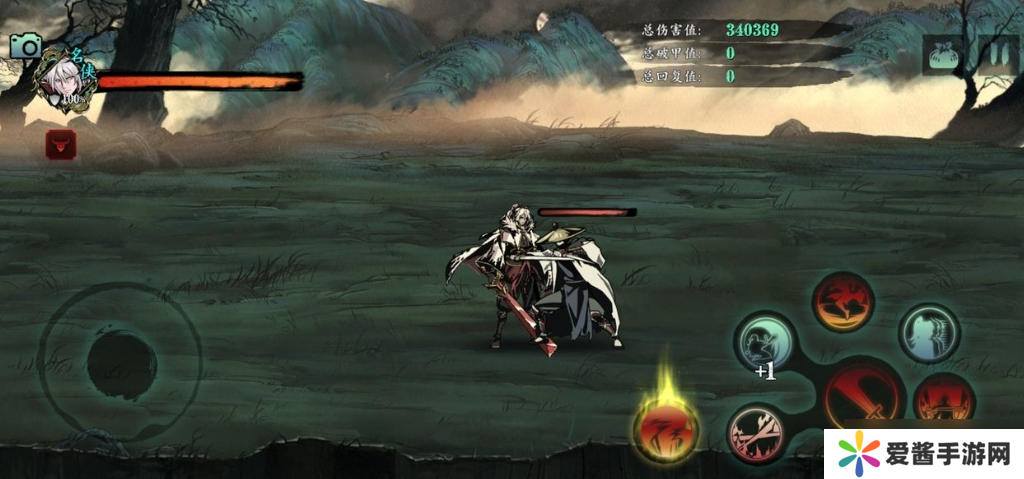1024x479 pixels.
Task: Use the pink crossed-blade slash skill
Action: (x=757, y=434)
